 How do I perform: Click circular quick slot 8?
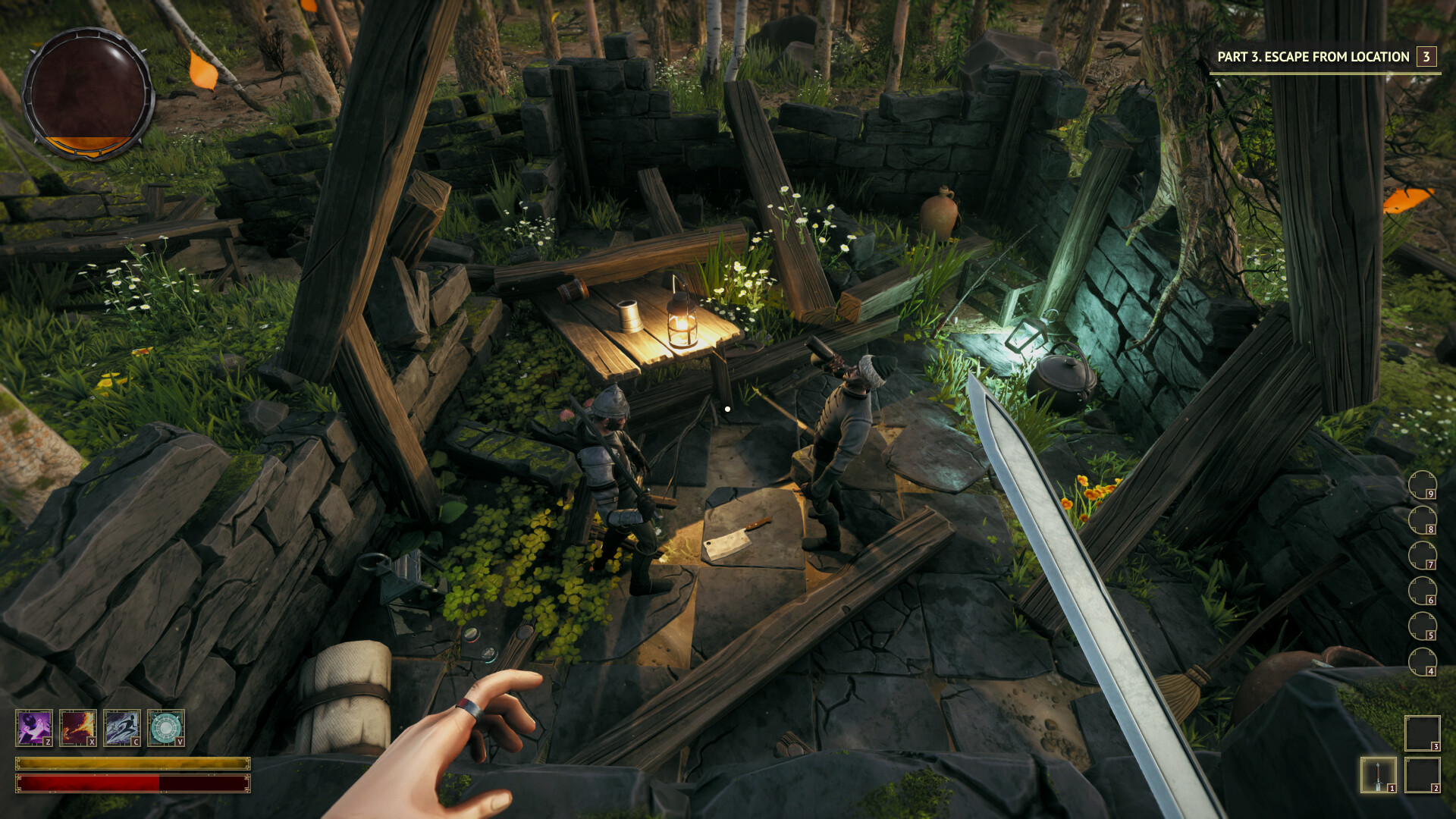[1423, 519]
